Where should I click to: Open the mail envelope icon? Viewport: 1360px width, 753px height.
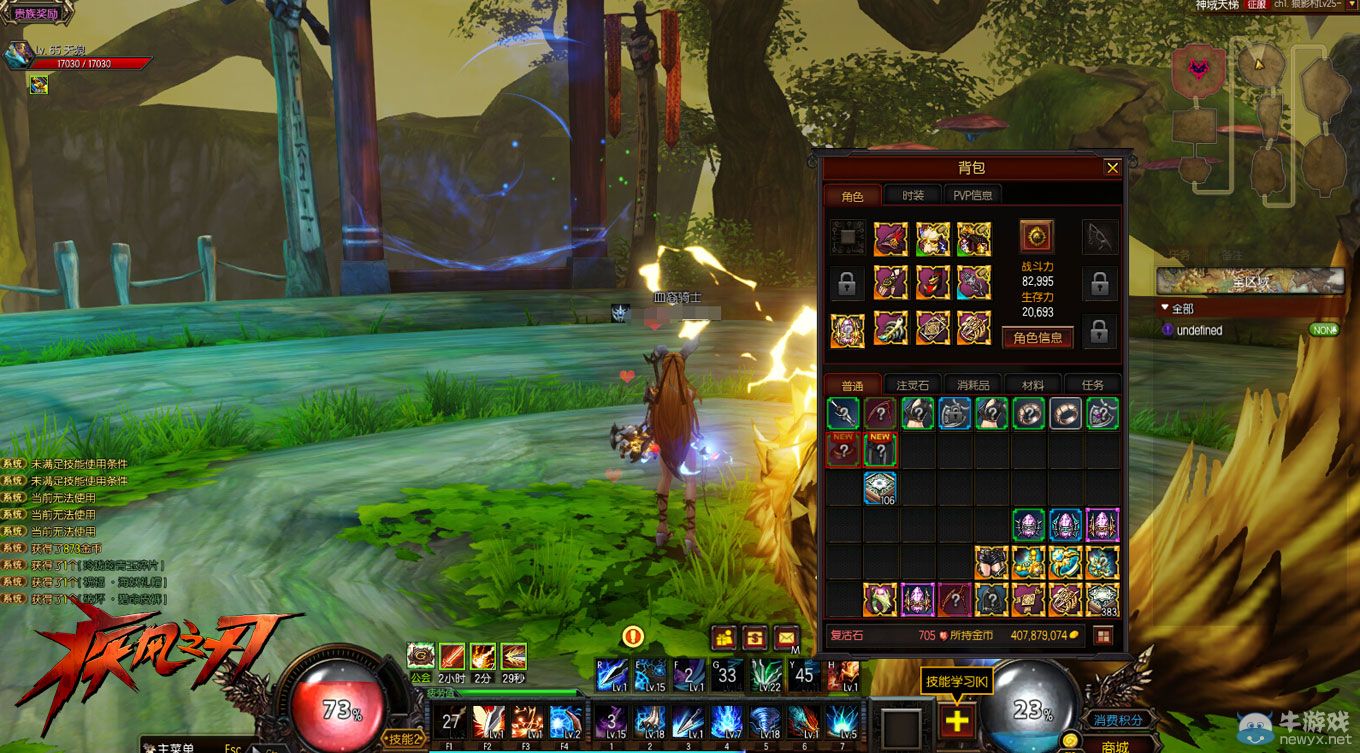point(786,636)
